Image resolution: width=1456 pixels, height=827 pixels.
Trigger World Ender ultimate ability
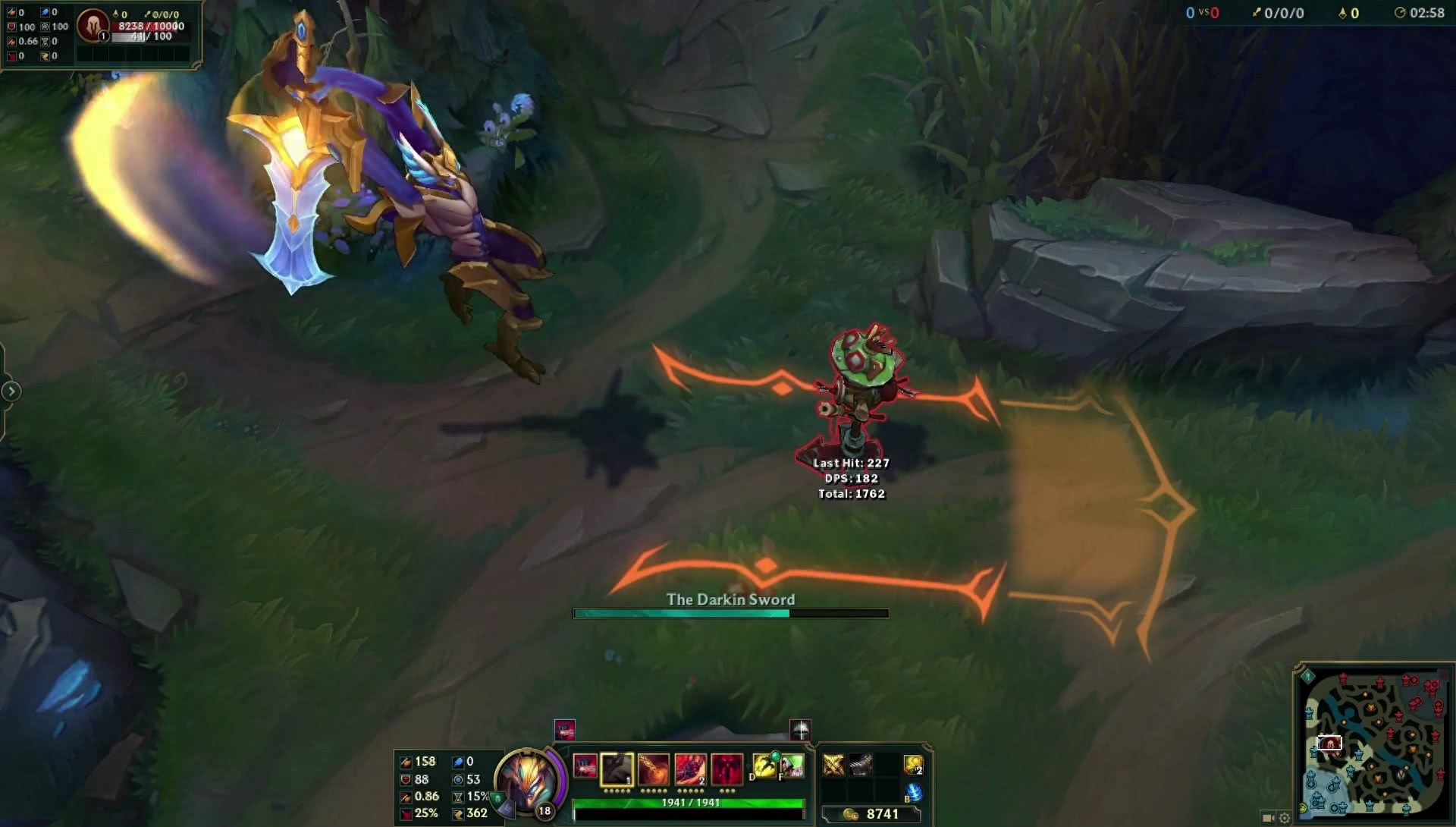pyautogui.click(x=726, y=769)
